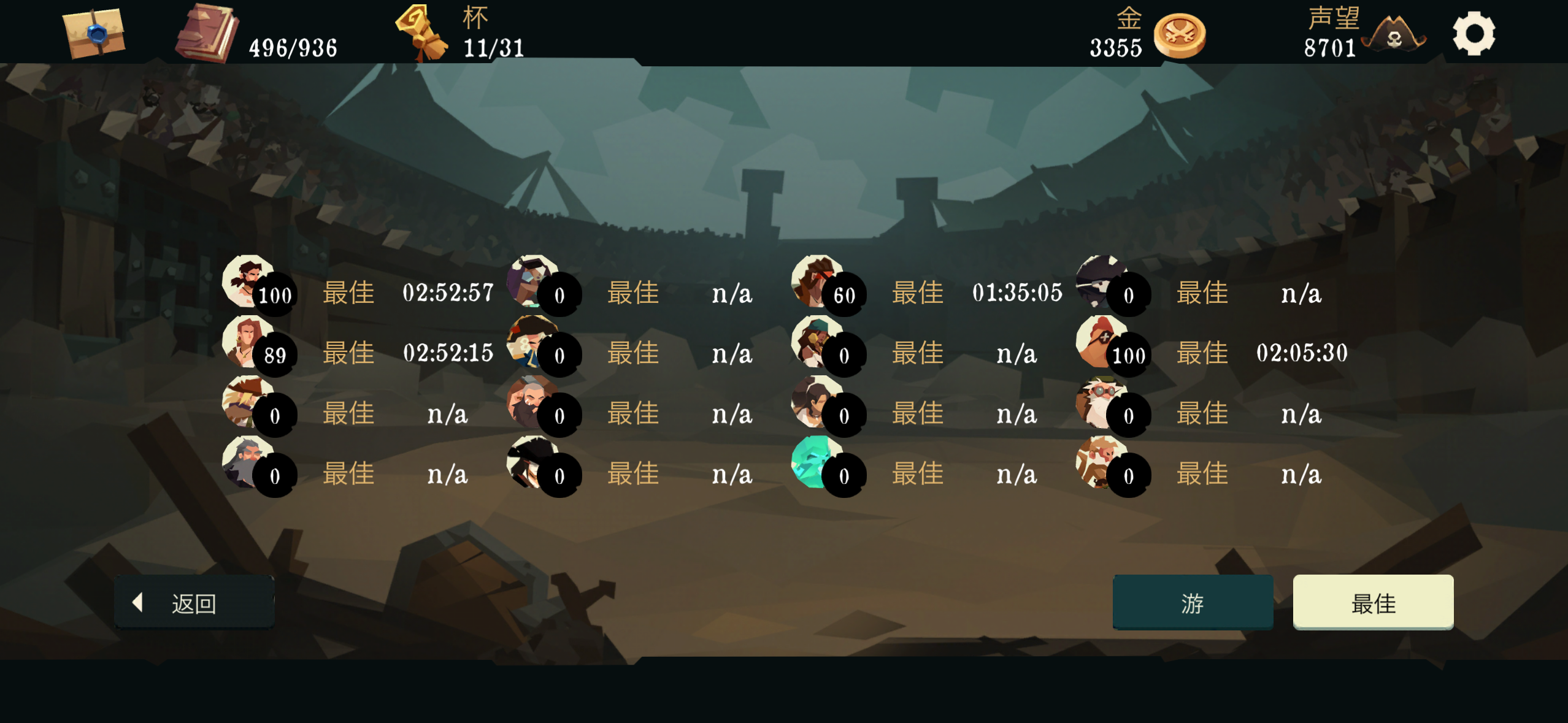Click the 游 button at bottom right
This screenshot has width=1568, height=723.
(1193, 603)
